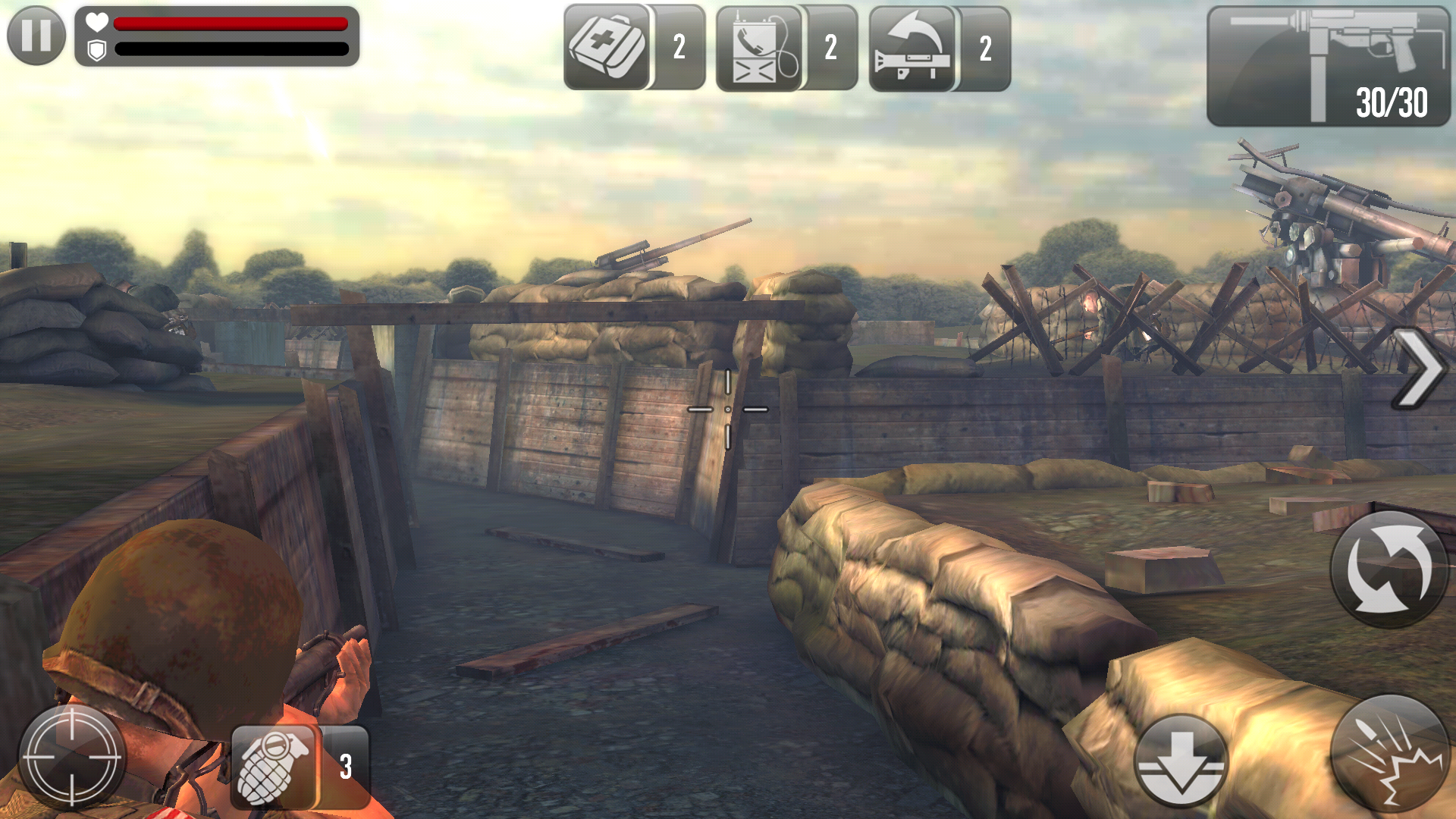Activate the rocket launcher item

[x=912, y=49]
